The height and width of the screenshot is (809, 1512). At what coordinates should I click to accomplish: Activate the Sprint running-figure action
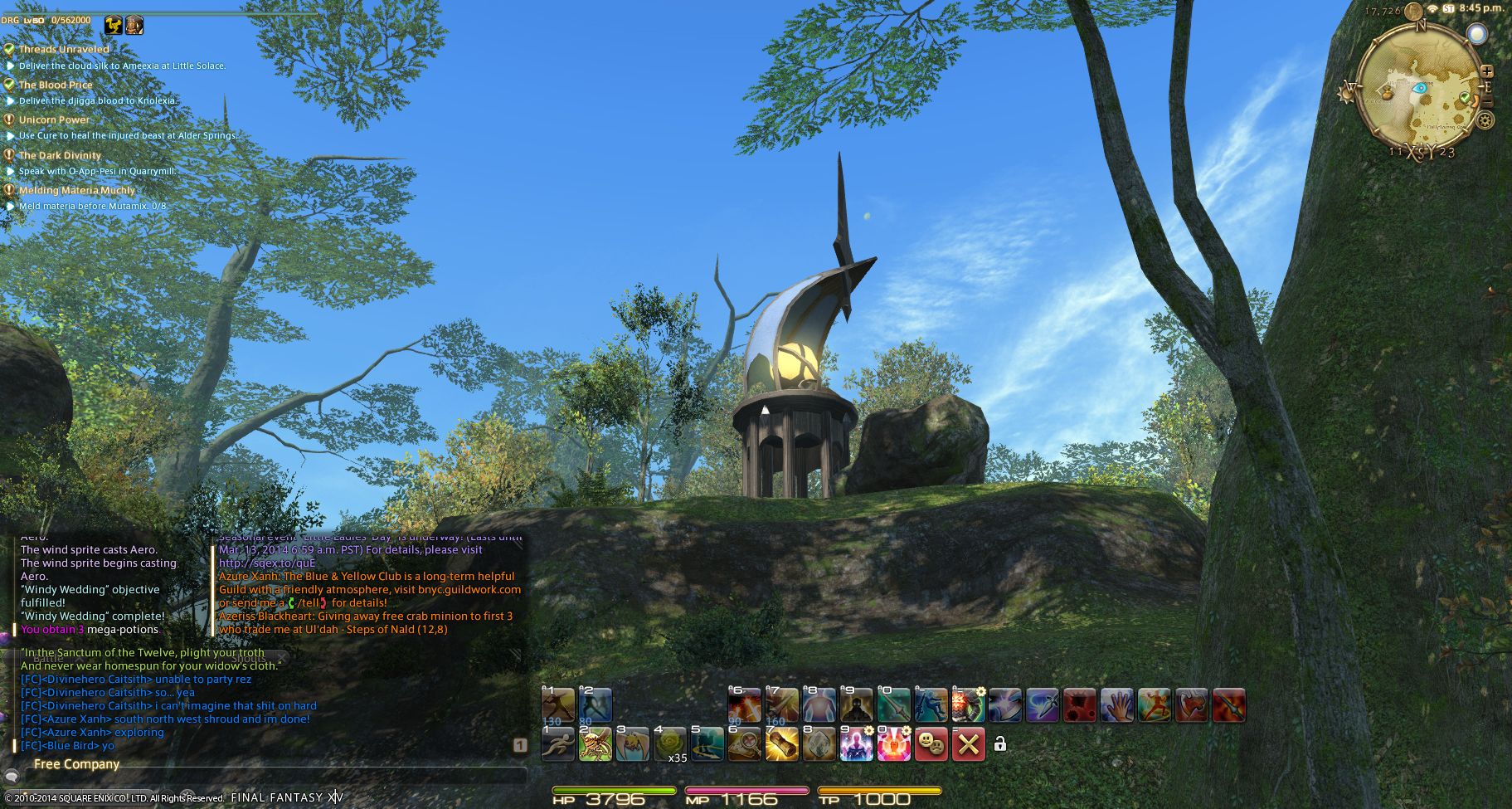pyautogui.click(x=557, y=744)
